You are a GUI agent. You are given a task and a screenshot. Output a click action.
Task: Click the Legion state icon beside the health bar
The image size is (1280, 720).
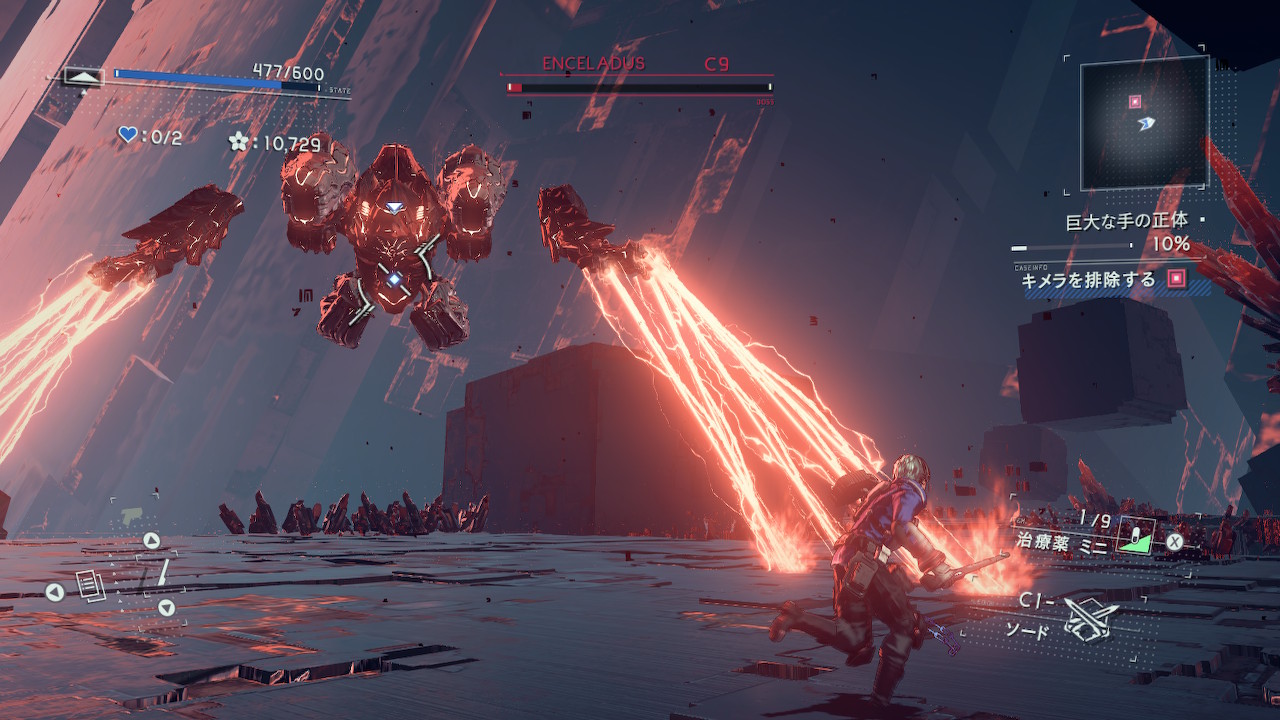(x=83, y=76)
